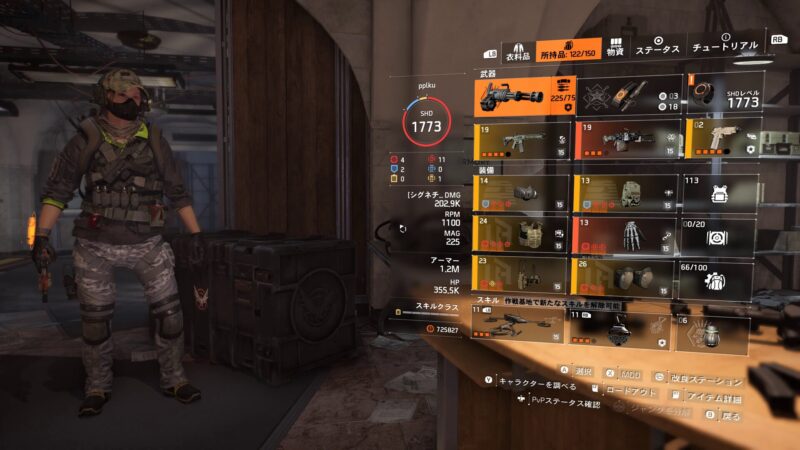Image resolution: width=800 pixels, height=450 pixels.
Task: Select the backpack gear slot
Action: 627,193
